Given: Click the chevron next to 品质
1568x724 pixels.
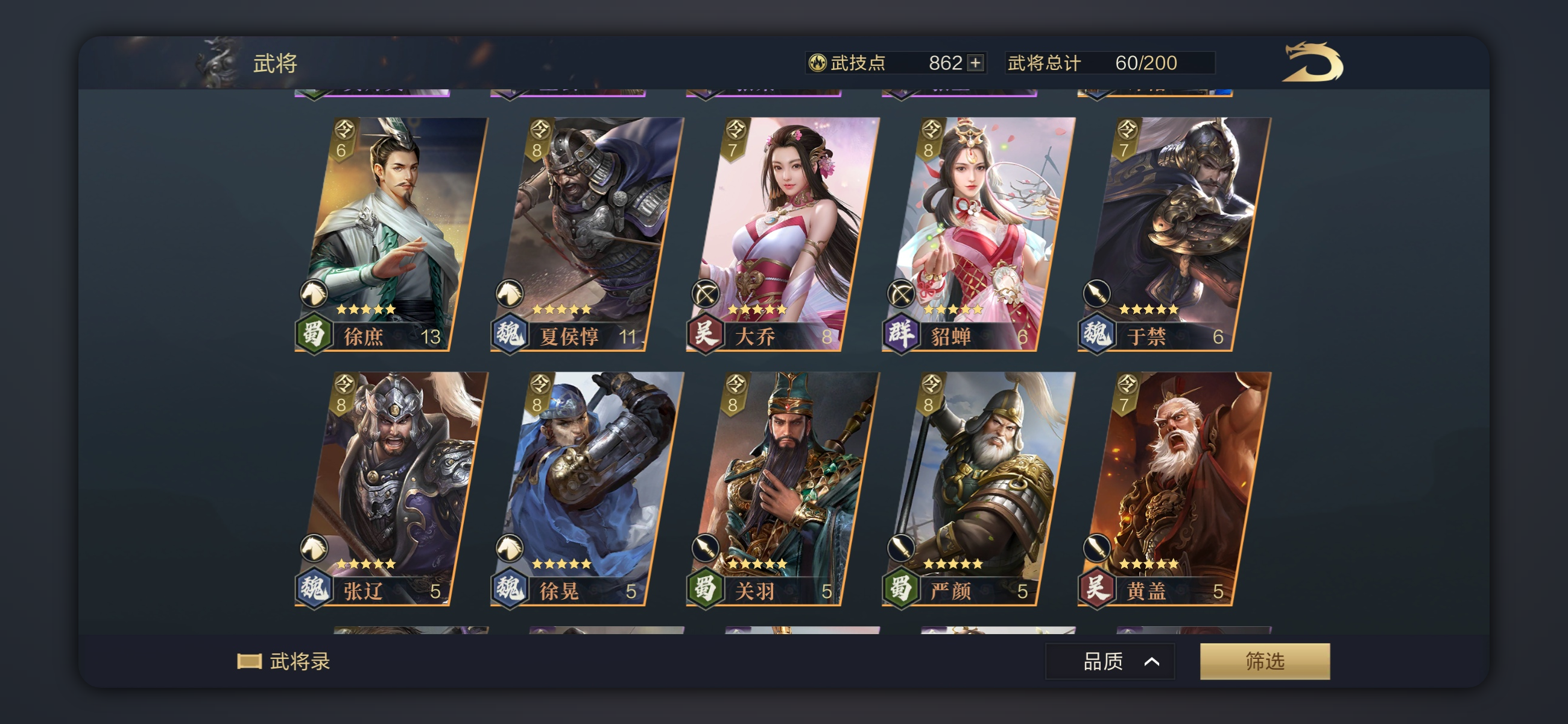Looking at the screenshot, I should 1153,661.
